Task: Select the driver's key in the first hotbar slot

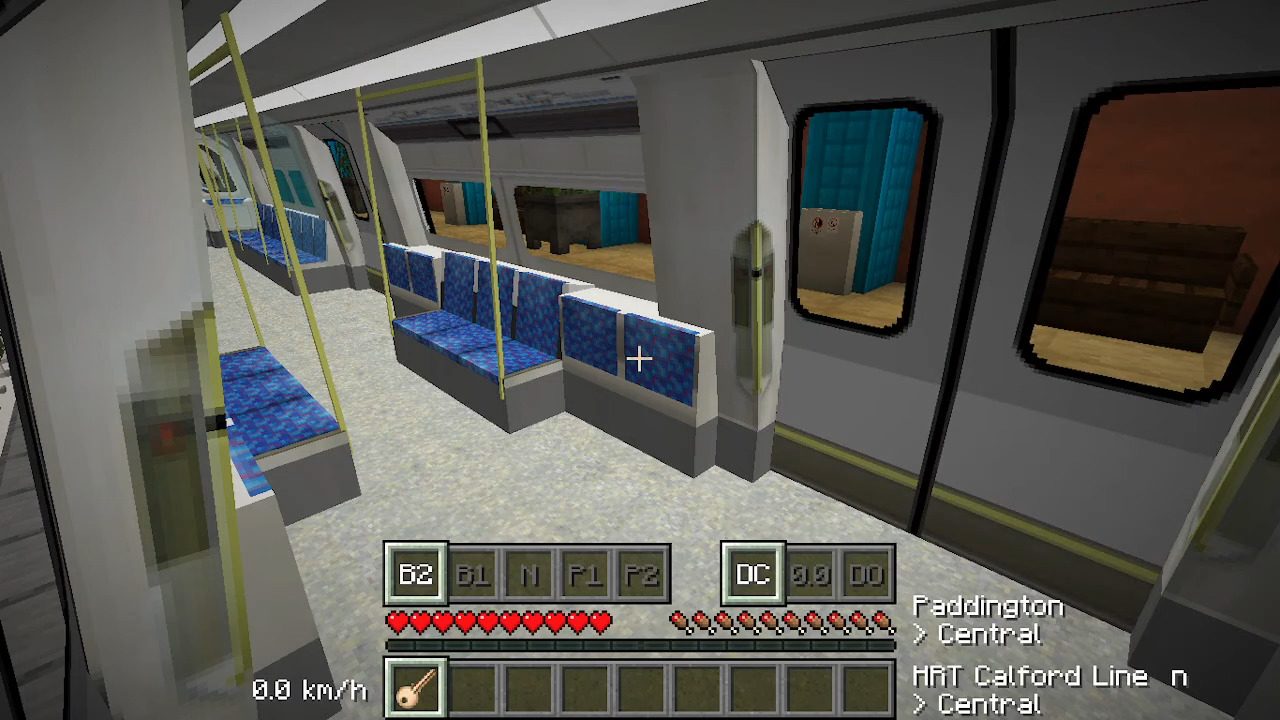Action: point(414,688)
